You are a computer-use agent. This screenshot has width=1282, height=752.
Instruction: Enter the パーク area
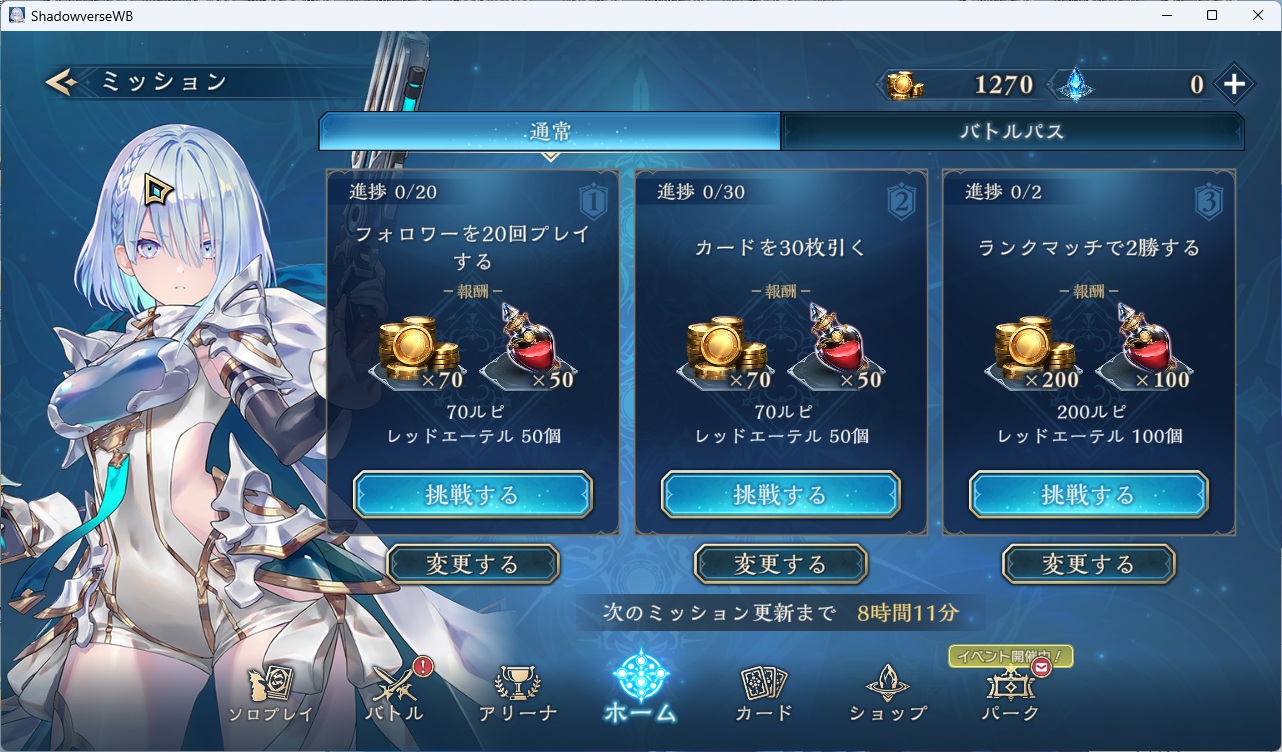[1011, 694]
